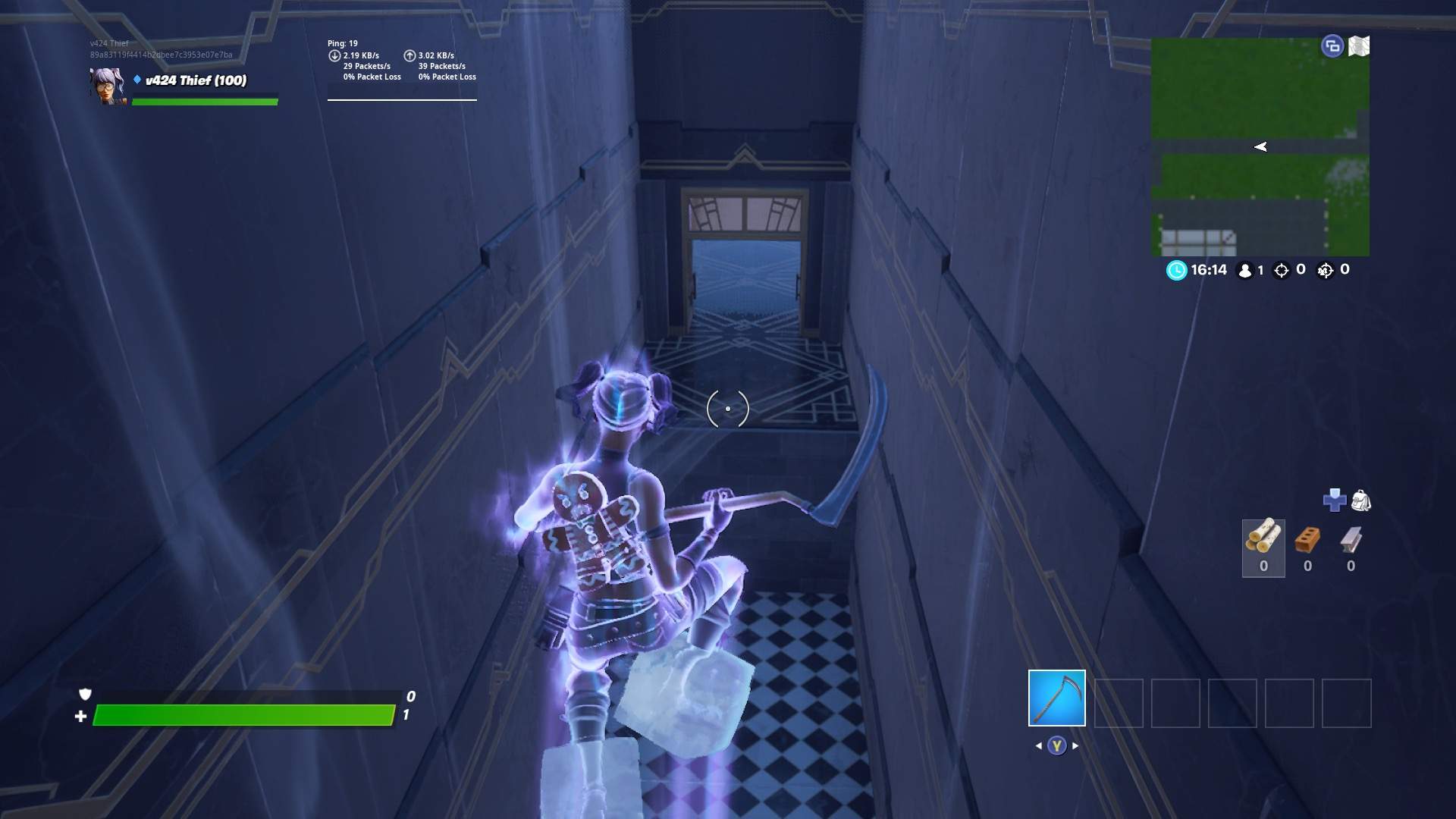Click the brick resource icon

click(x=1307, y=540)
